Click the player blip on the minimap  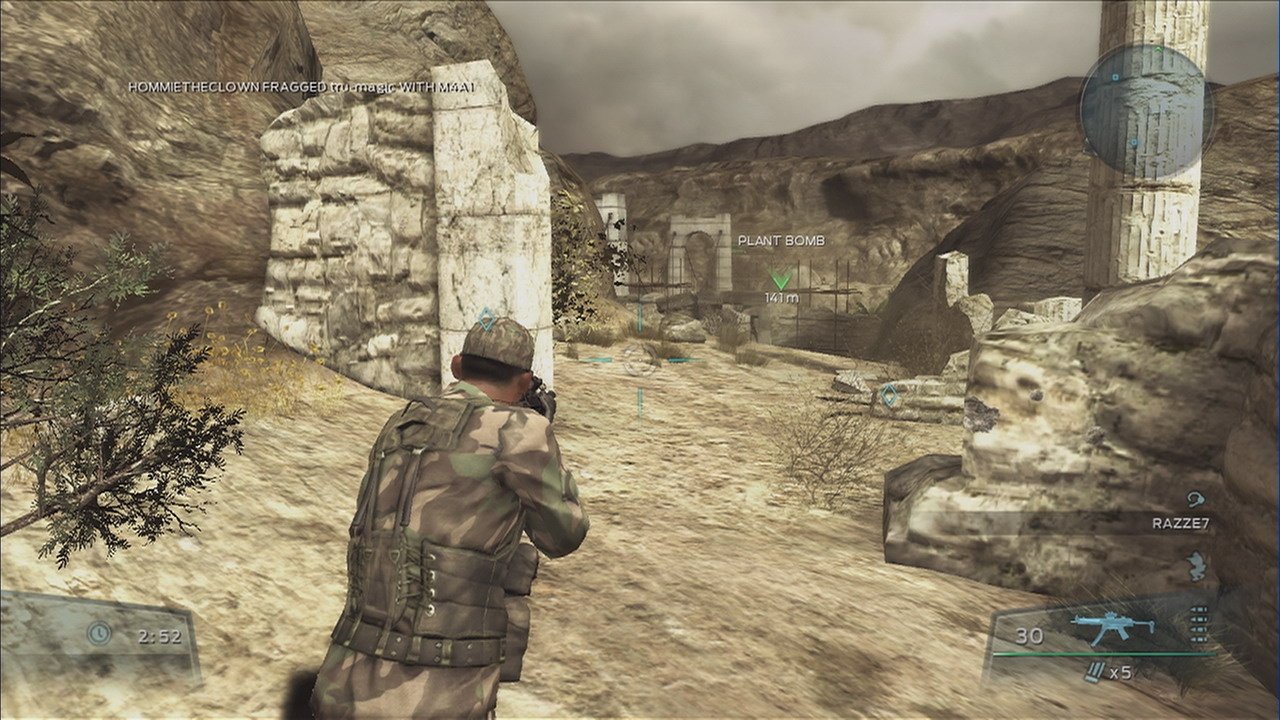[x=1115, y=77]
